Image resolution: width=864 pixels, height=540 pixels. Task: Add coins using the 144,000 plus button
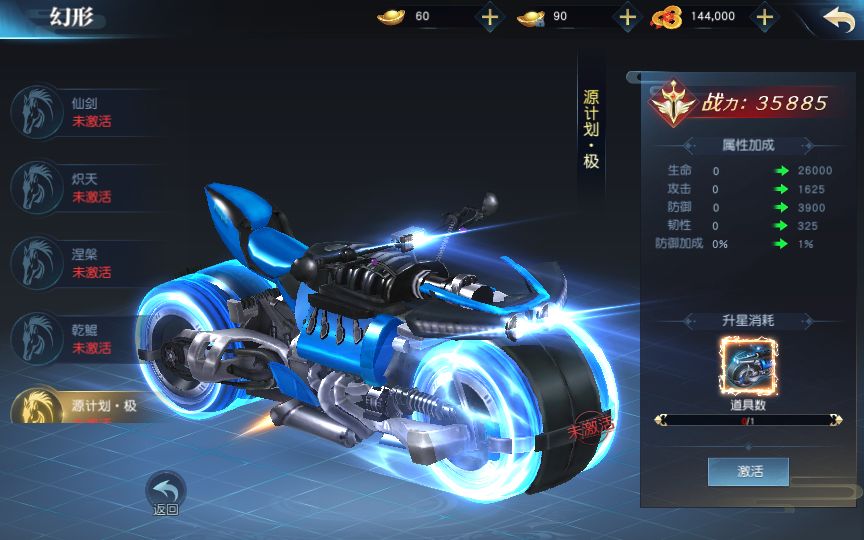tap(764, 17)
